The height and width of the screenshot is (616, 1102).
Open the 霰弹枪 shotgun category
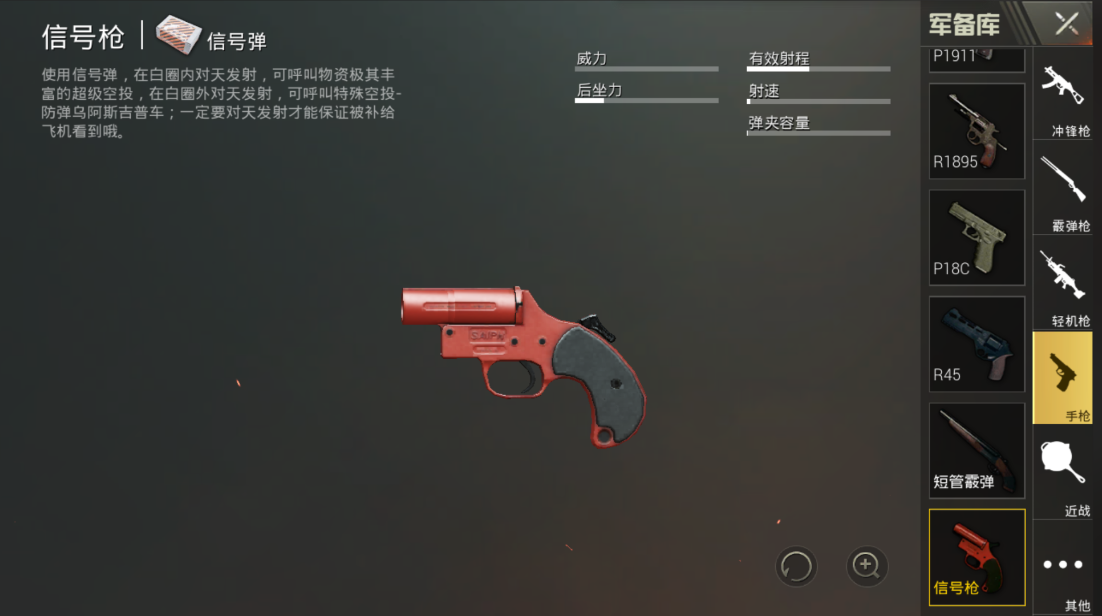(1063, 192)
